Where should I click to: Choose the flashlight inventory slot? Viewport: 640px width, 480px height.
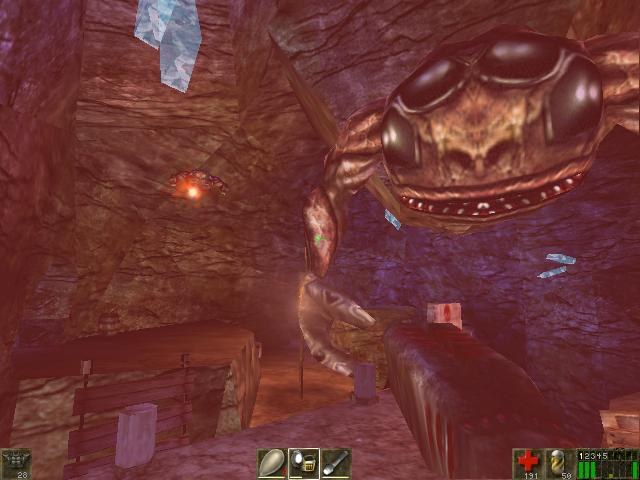point(335,462)
